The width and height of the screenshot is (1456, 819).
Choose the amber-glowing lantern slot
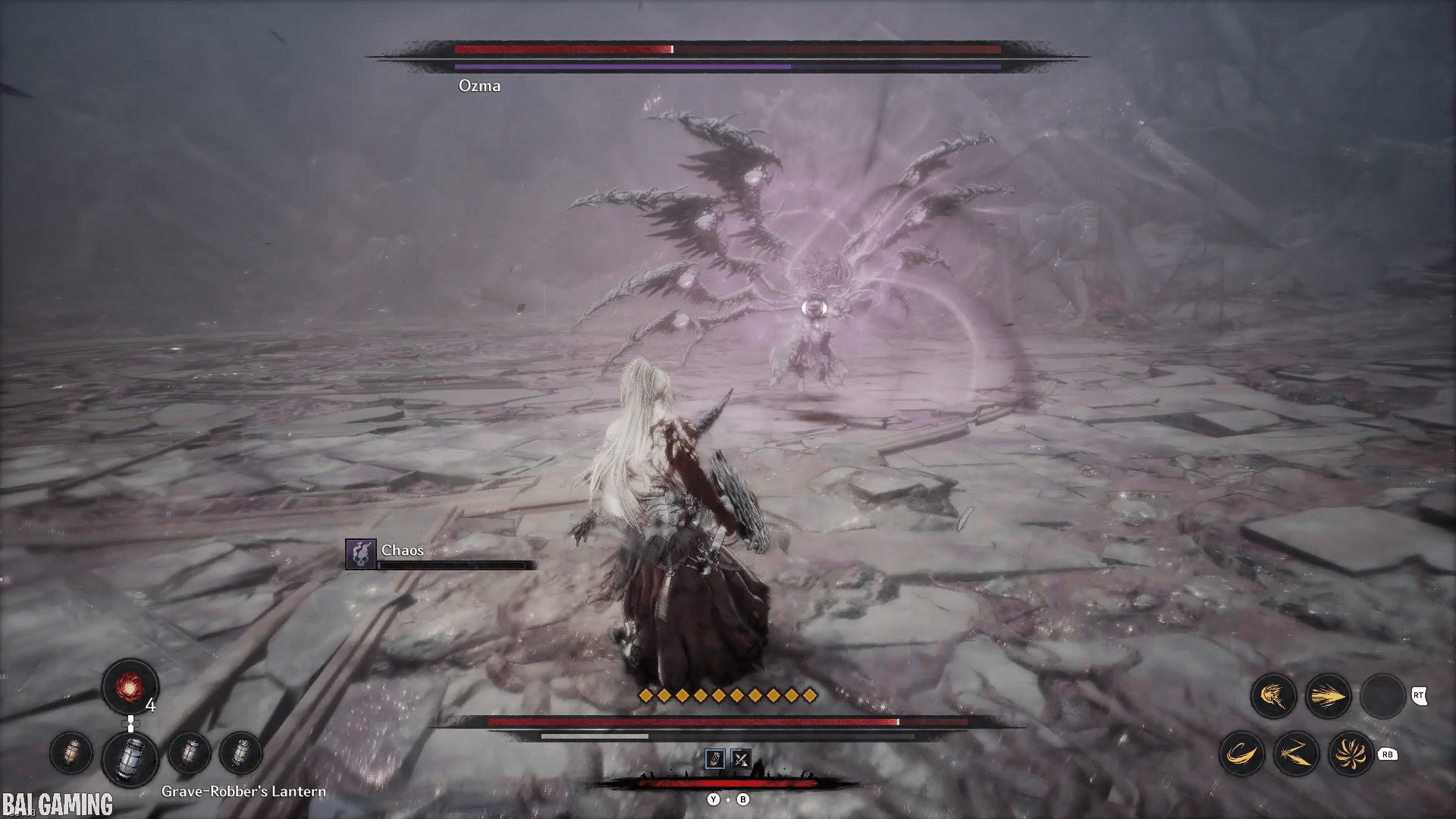[71, 753]
